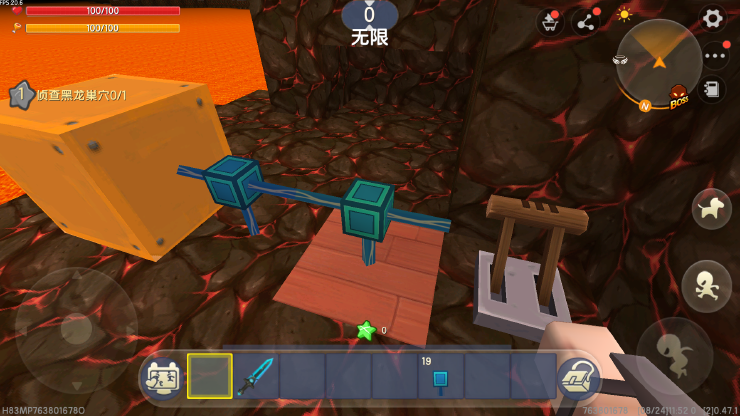740x416 pixels.
Task: Toggle the running figure sprint button
Action: [706, 281]
